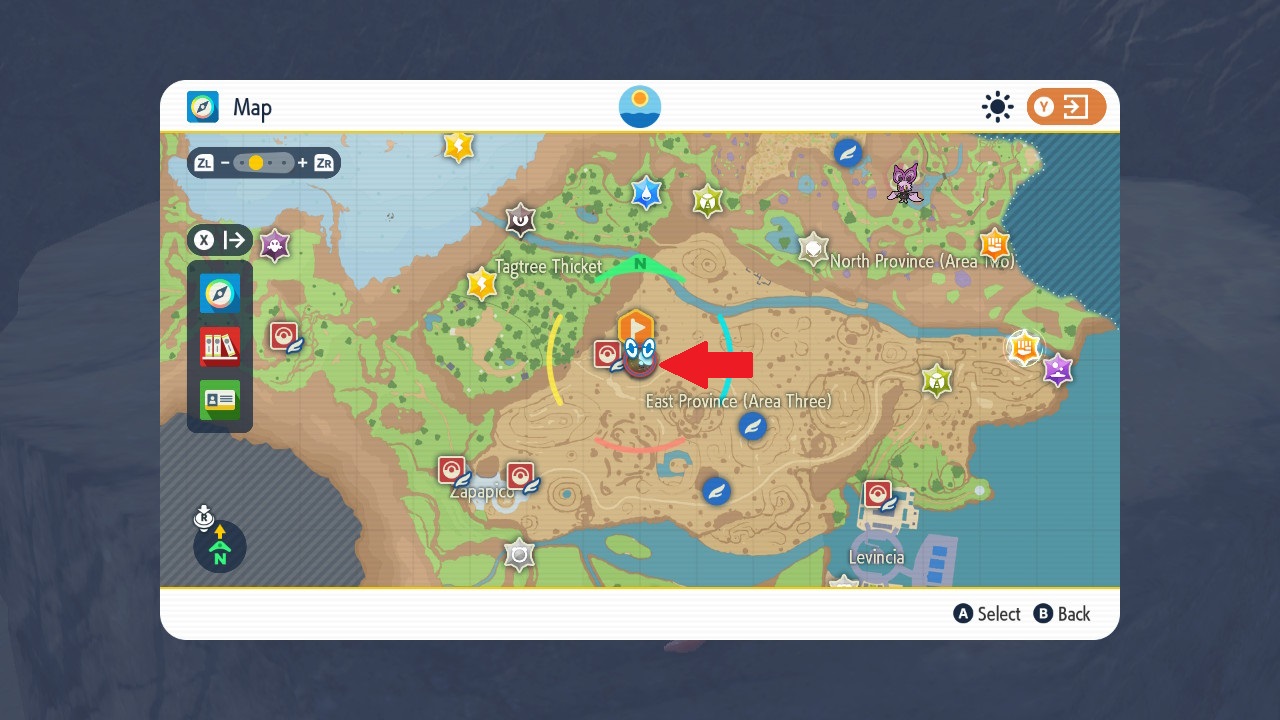Image resolution: width=1280 pixels, height=720 pixels.
Task: Click the lightning gym badge marker near Tagtree Thicket
Action: [x=481, y=284]
